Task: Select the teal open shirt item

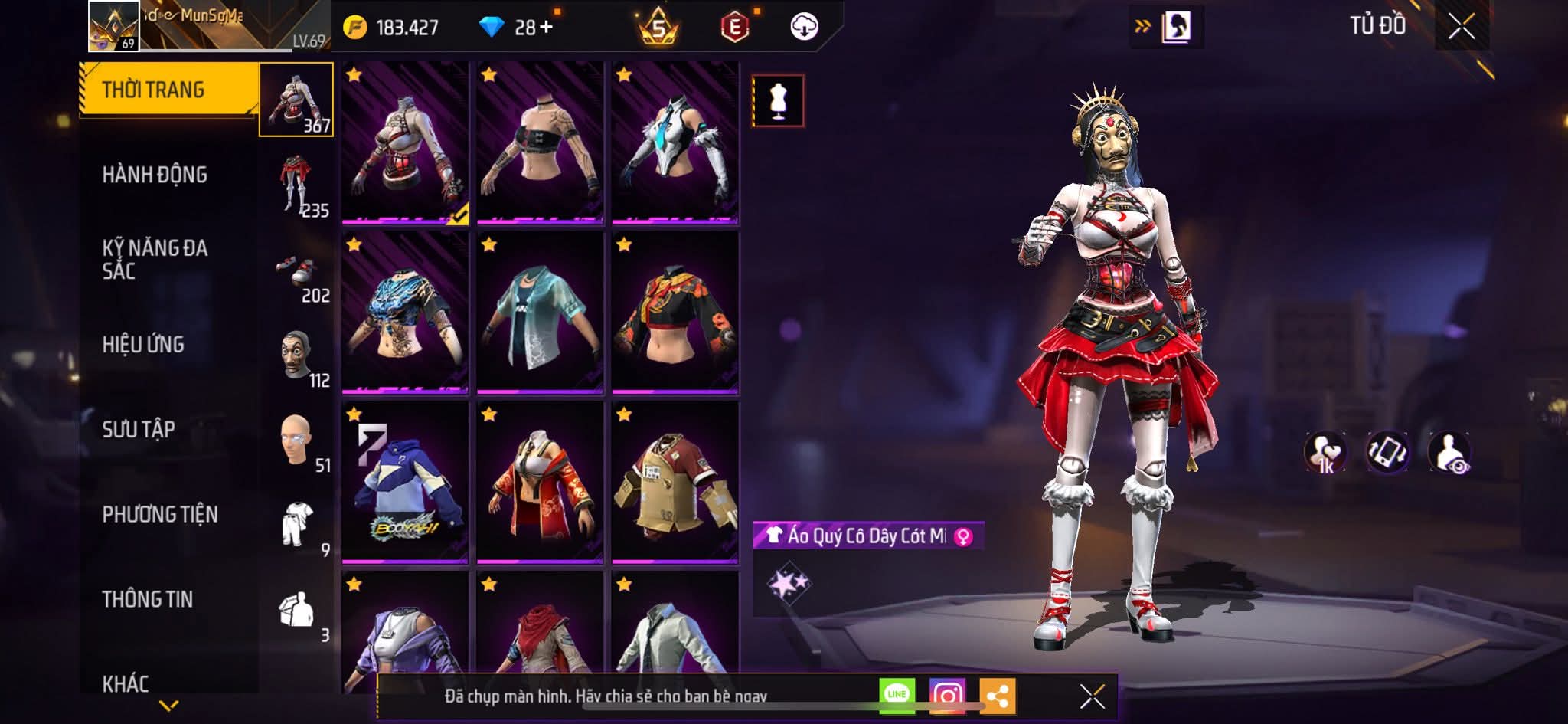Action: (540, 313)
